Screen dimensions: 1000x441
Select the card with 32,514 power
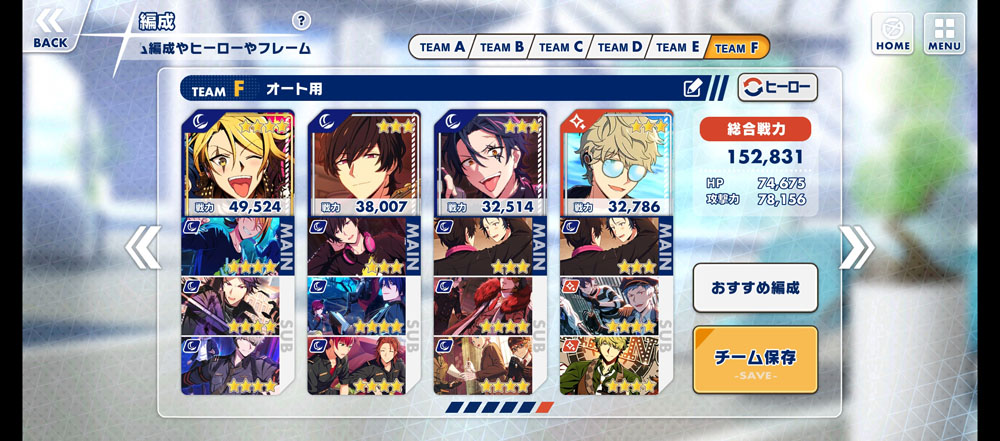[490, 162]
